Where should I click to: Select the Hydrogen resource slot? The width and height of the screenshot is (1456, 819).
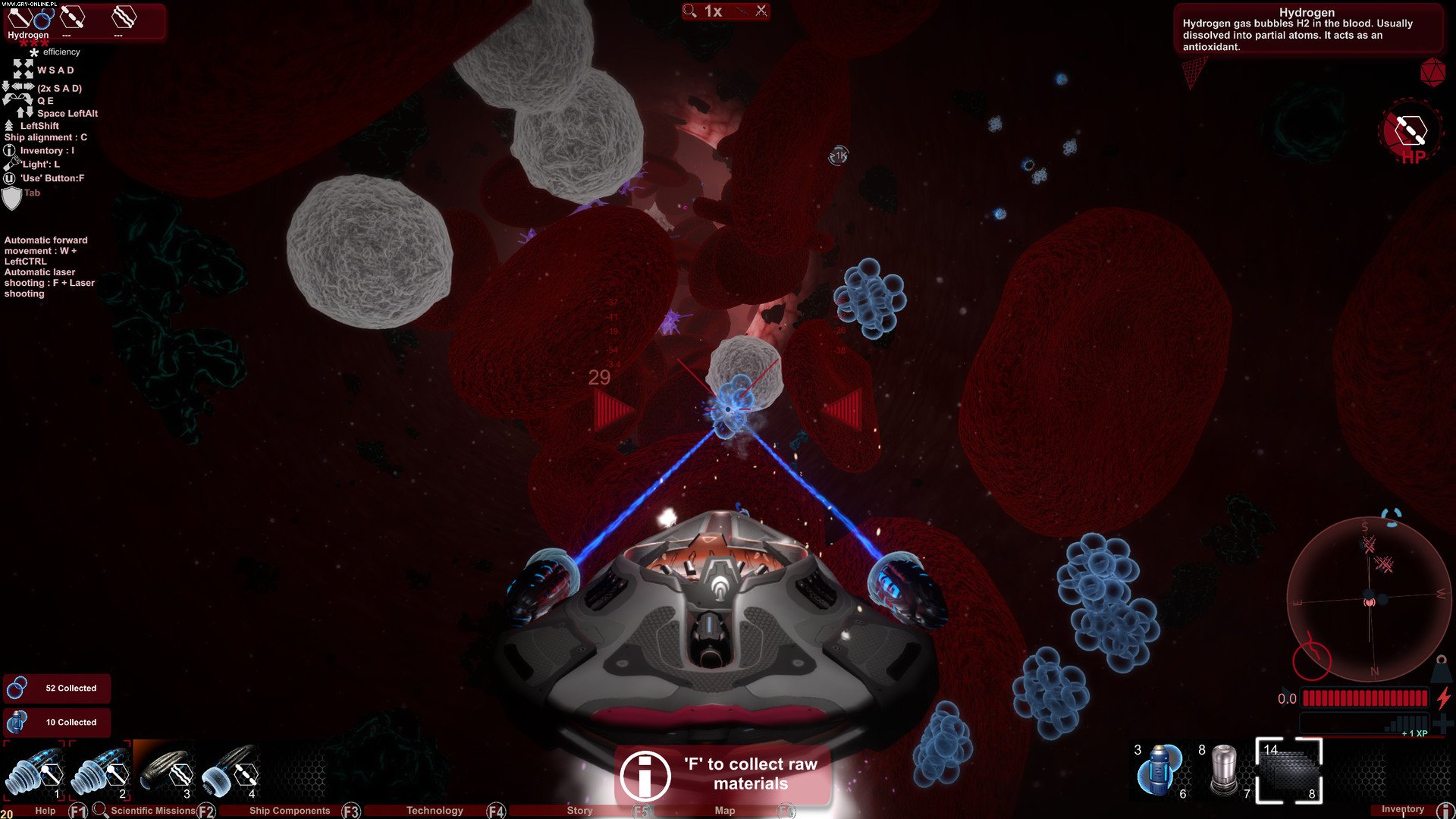29,21
